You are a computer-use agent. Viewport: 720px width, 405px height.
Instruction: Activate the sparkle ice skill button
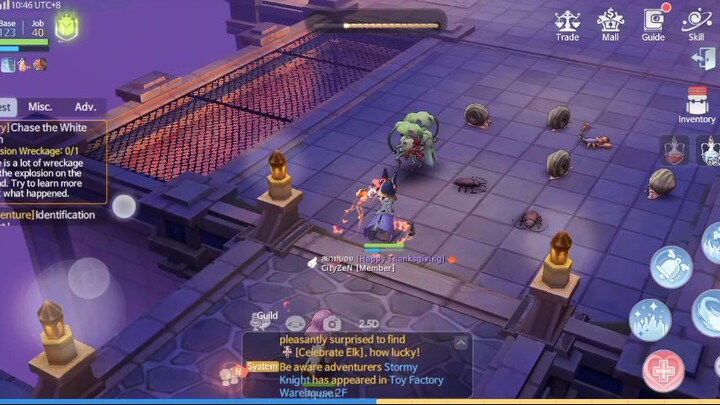pyautogui.click(x=649, y=319)
